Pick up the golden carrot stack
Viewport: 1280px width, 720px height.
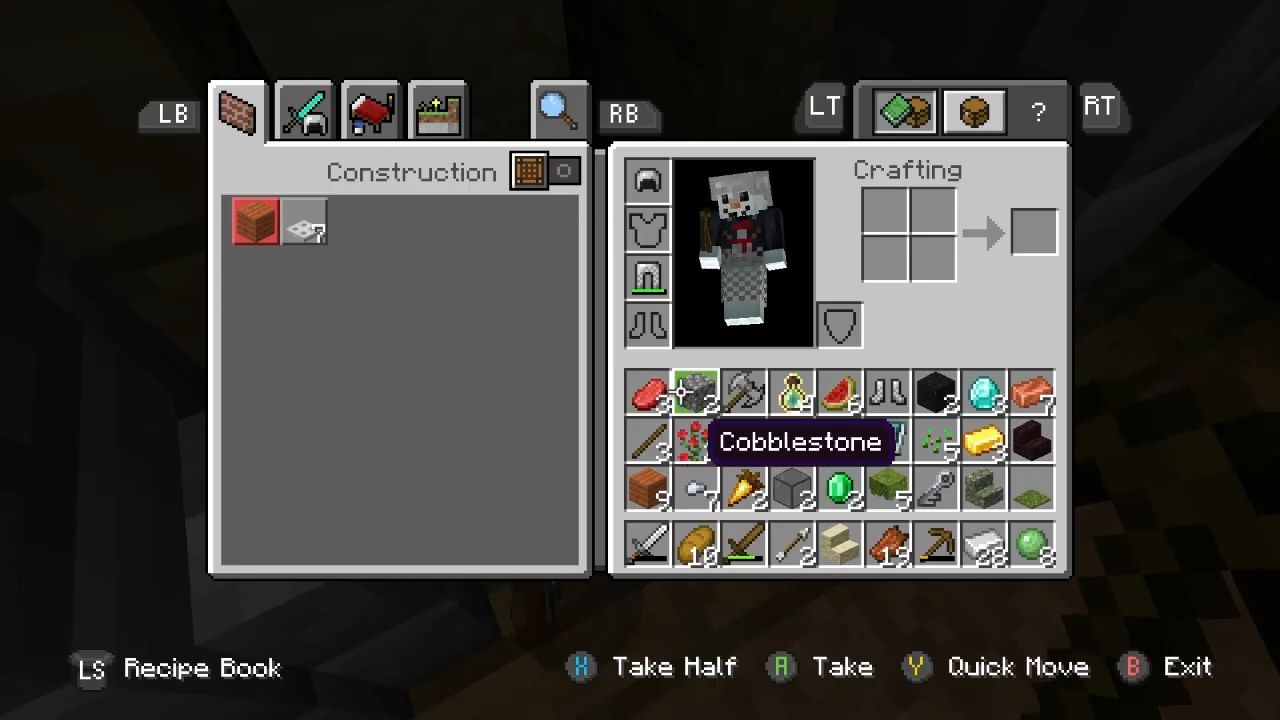[x=744, y=490]
